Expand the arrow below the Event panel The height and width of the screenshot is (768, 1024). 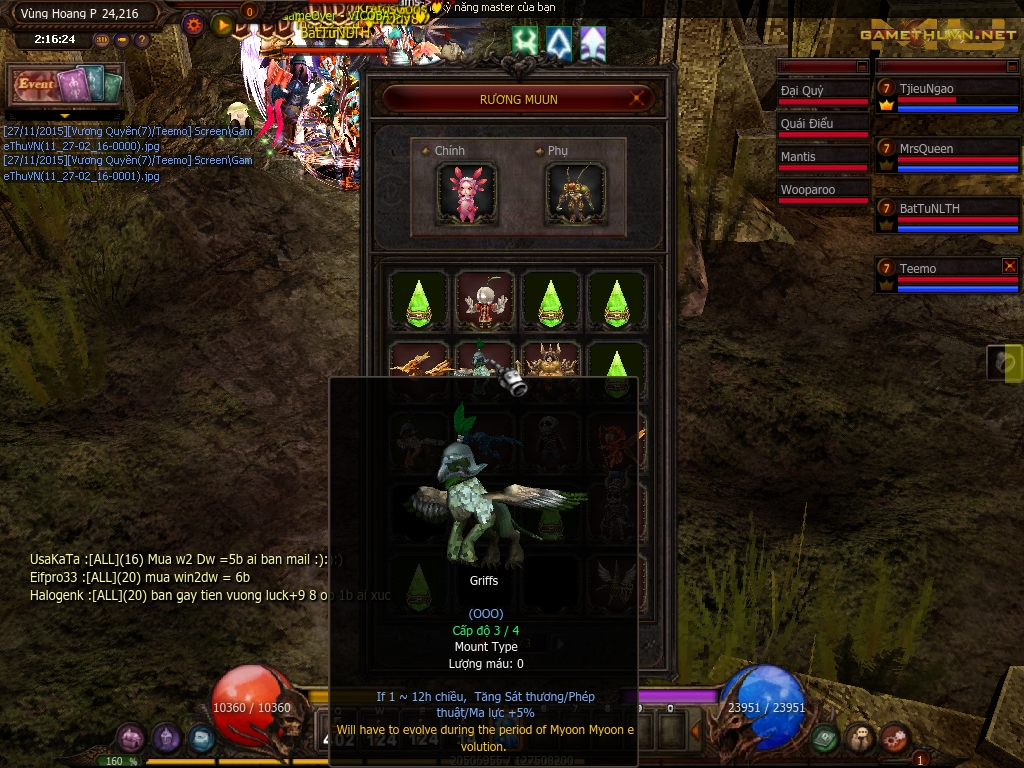click(65, 116)
